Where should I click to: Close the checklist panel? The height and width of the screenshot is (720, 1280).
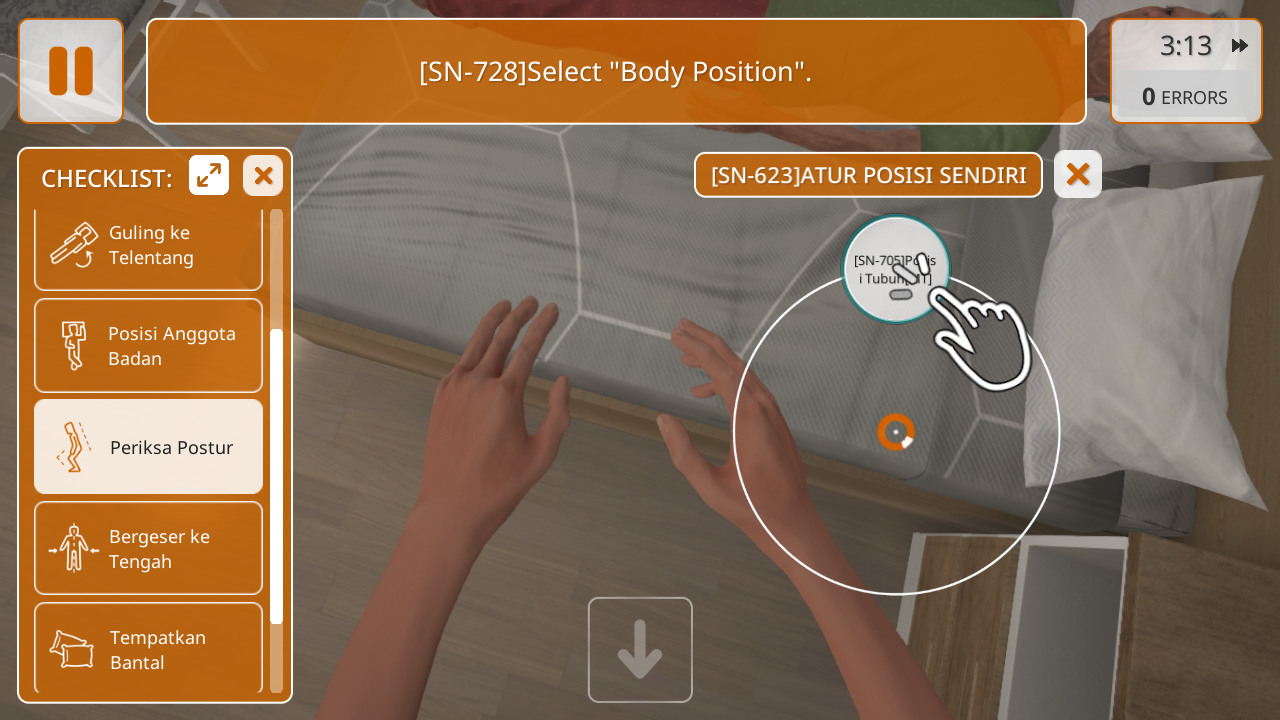click(x=263, y=176)
